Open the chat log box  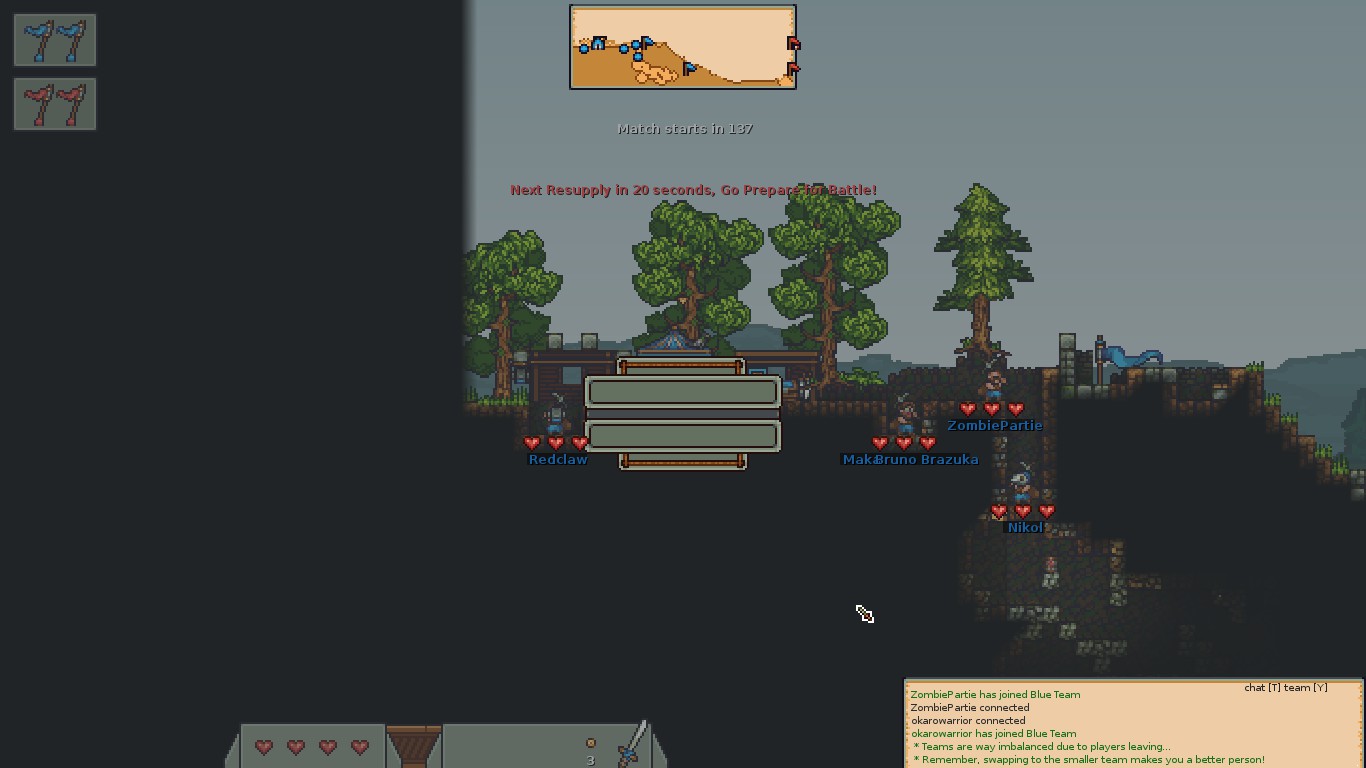point(1133,724)
